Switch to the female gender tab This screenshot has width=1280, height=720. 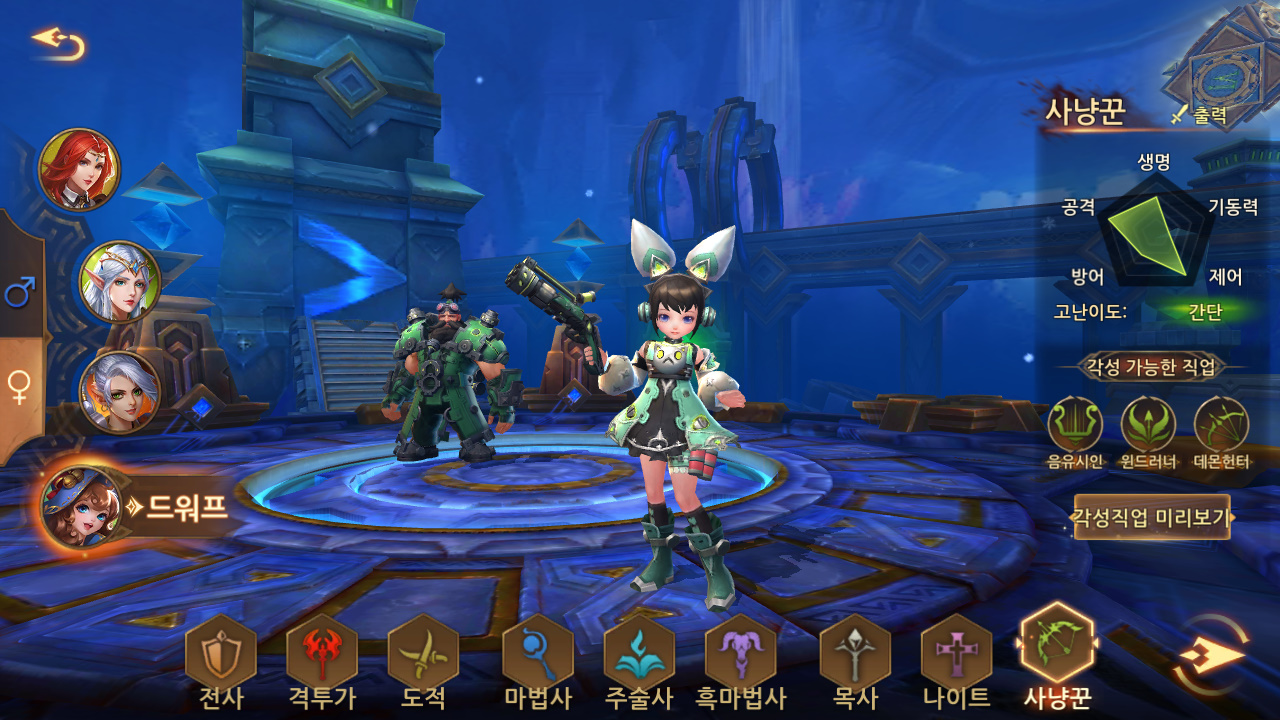[x=20, y=387]
